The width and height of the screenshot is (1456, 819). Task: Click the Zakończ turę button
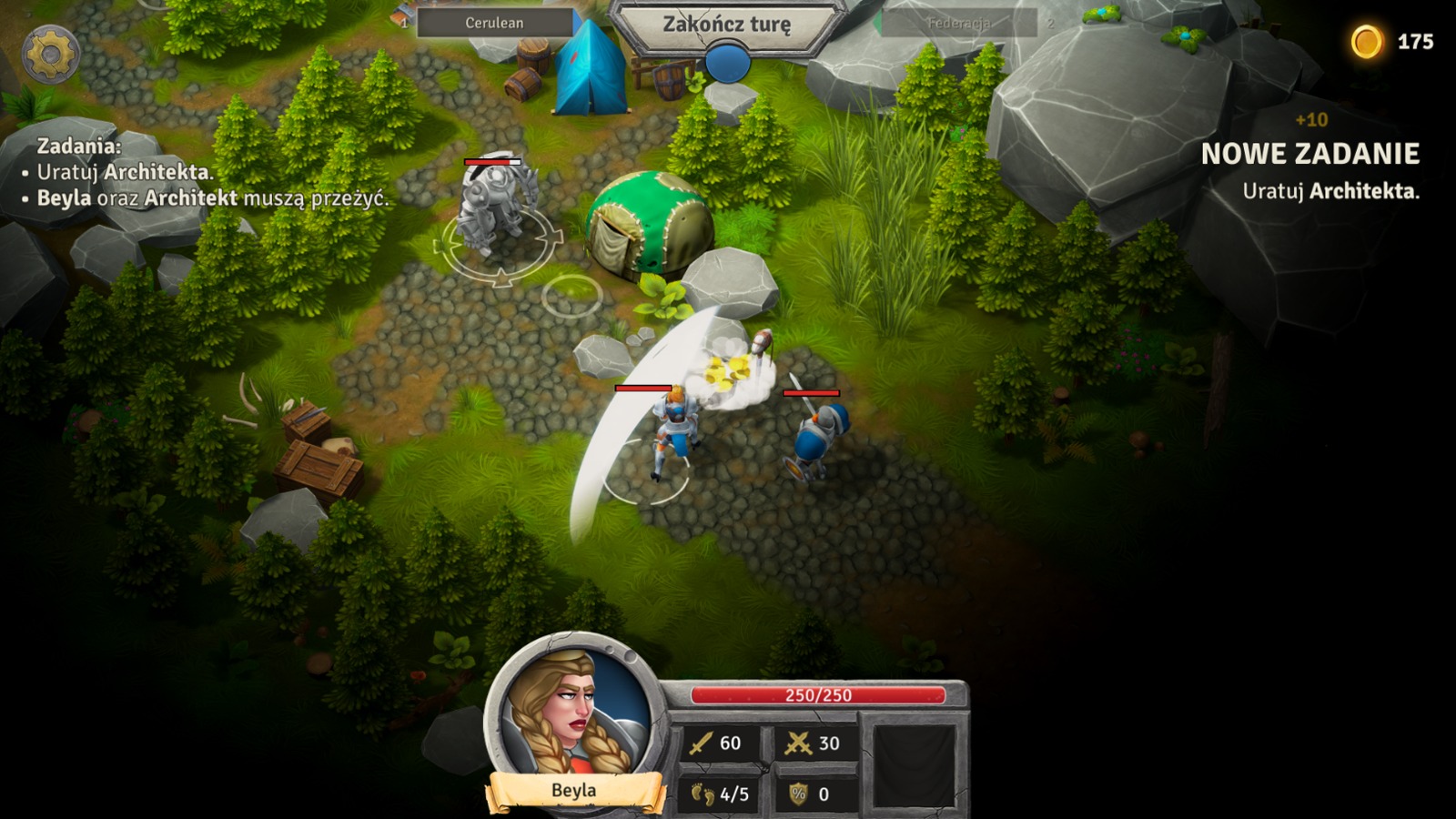pyautogui.click(x=726, y=25)
